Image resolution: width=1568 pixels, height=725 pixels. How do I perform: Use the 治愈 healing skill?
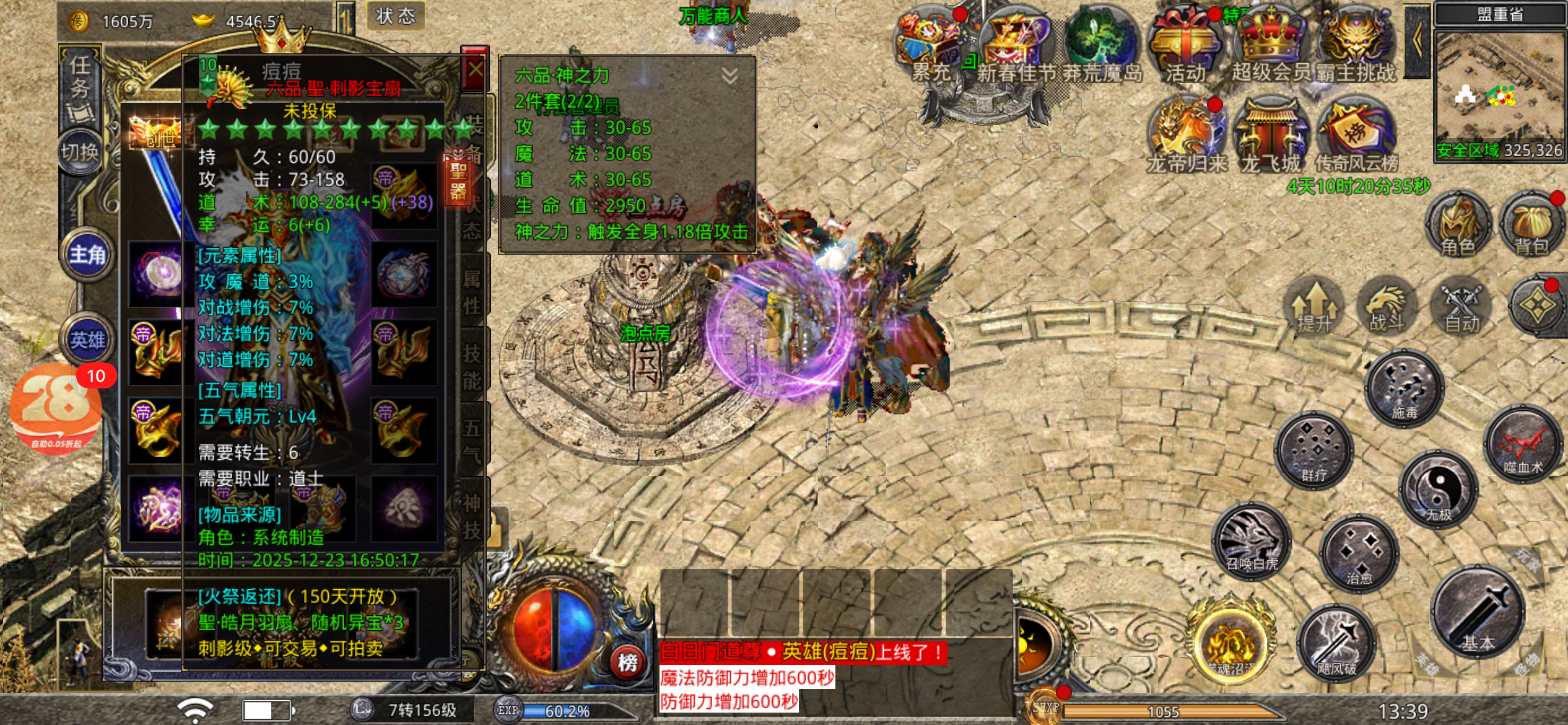1359,553
